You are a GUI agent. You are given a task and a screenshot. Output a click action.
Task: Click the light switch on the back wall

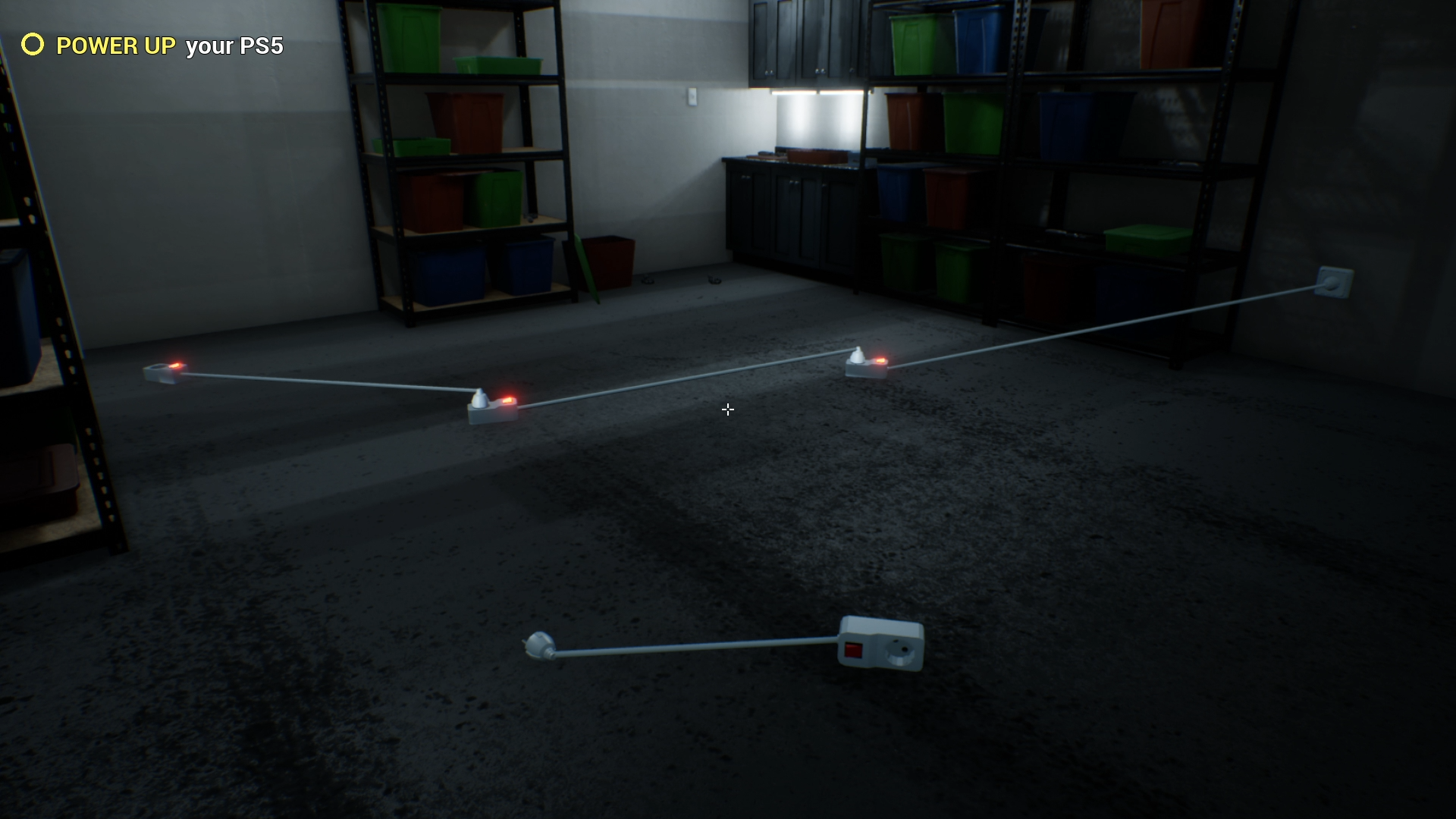(692, 95)
